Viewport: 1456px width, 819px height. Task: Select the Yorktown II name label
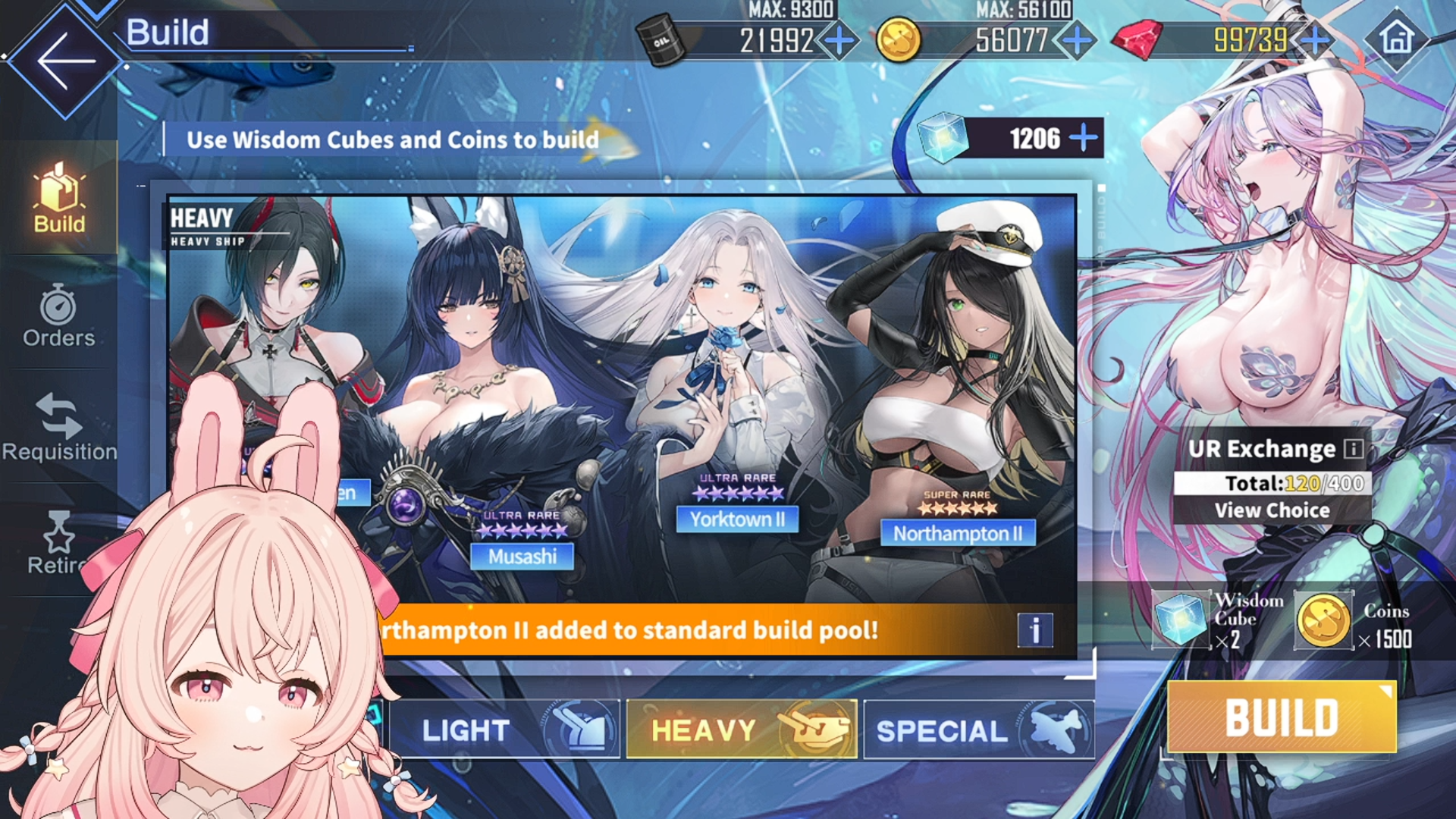pos(737,519)
